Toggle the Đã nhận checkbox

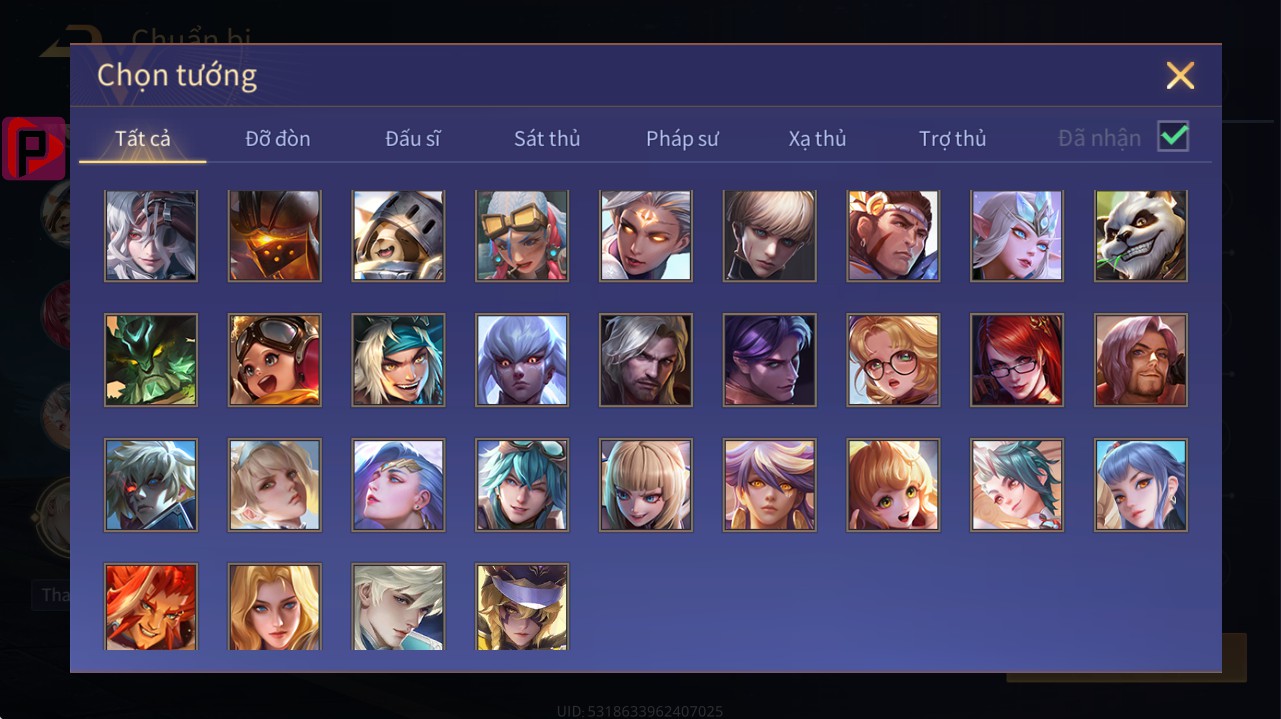click(x=1172, y=137)
